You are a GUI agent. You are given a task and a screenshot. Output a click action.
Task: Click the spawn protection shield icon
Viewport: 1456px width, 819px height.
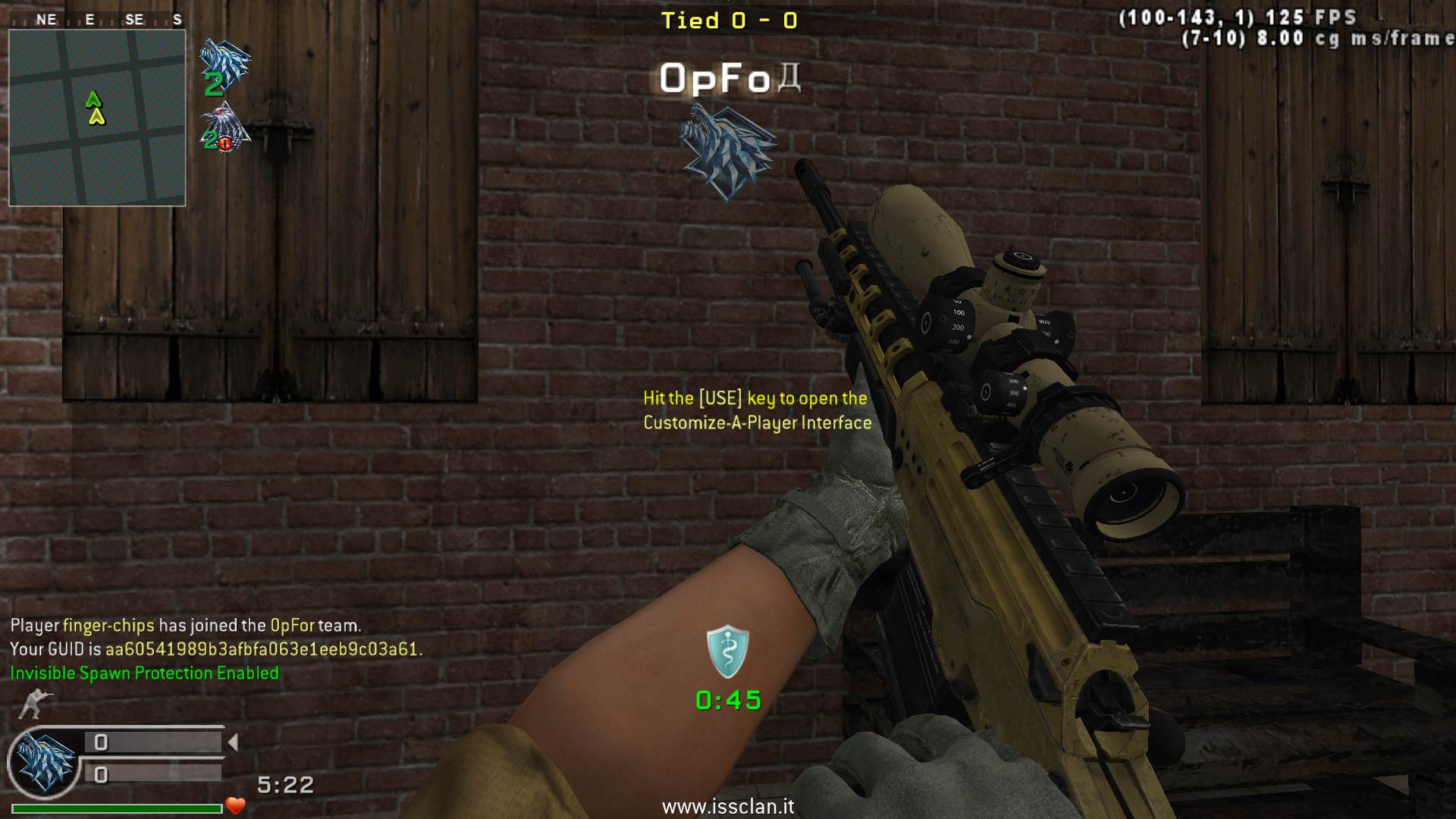tap(728, 651)
